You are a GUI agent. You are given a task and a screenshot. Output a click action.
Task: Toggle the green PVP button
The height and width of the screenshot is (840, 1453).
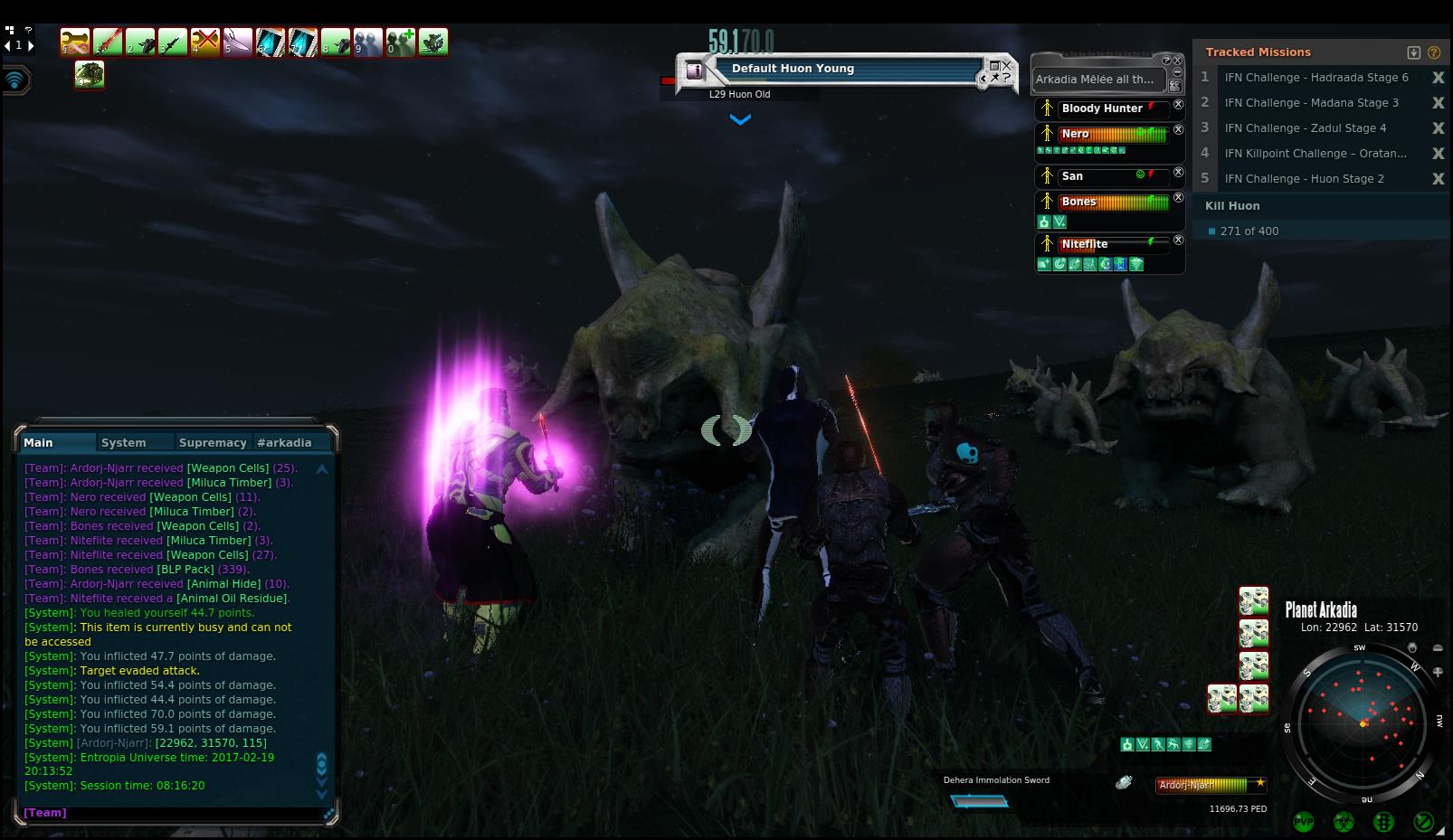pos(1304,822)
